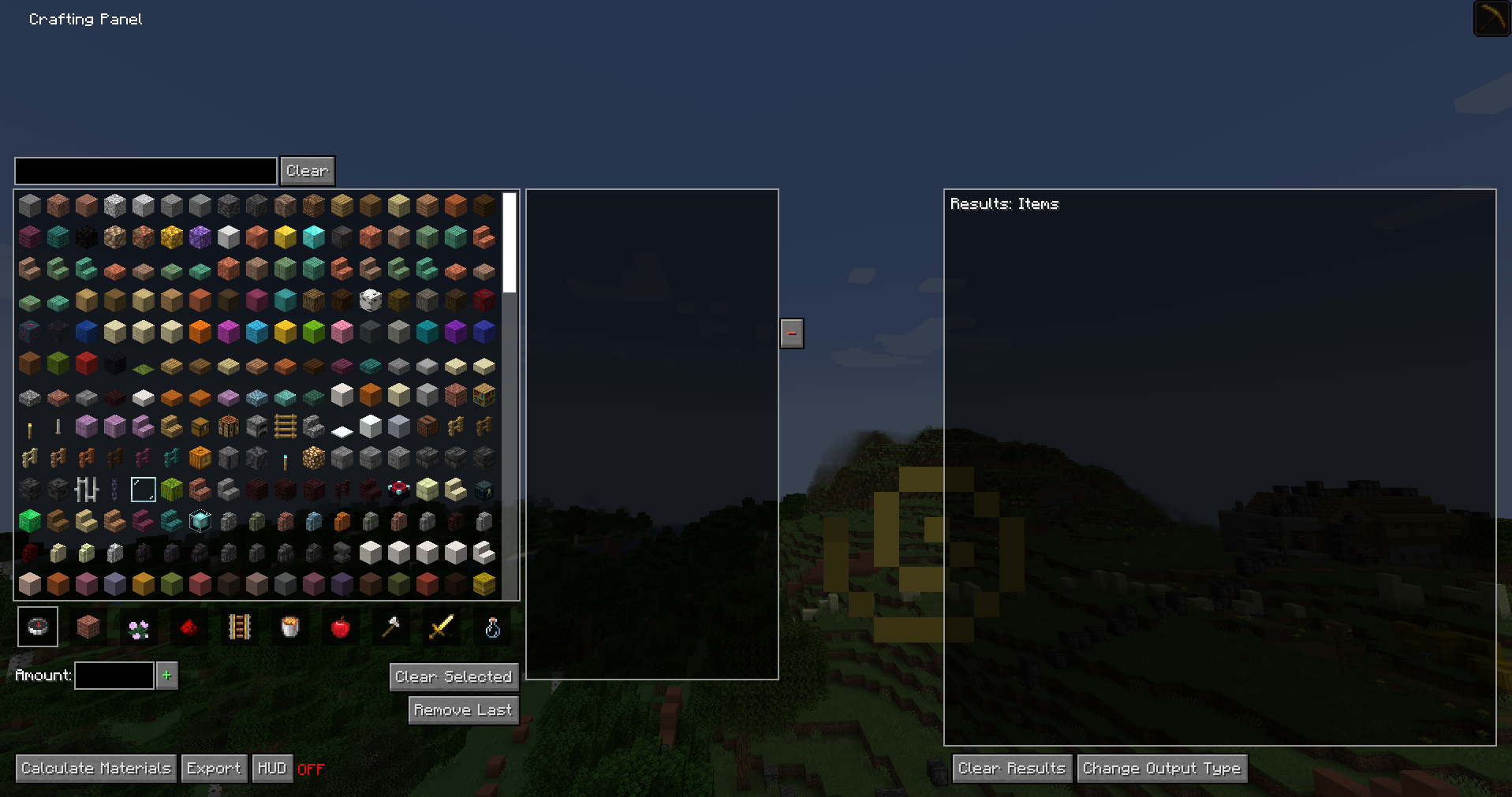
Task: Switch to the rail transportation tab
Action: click(240, 628)
